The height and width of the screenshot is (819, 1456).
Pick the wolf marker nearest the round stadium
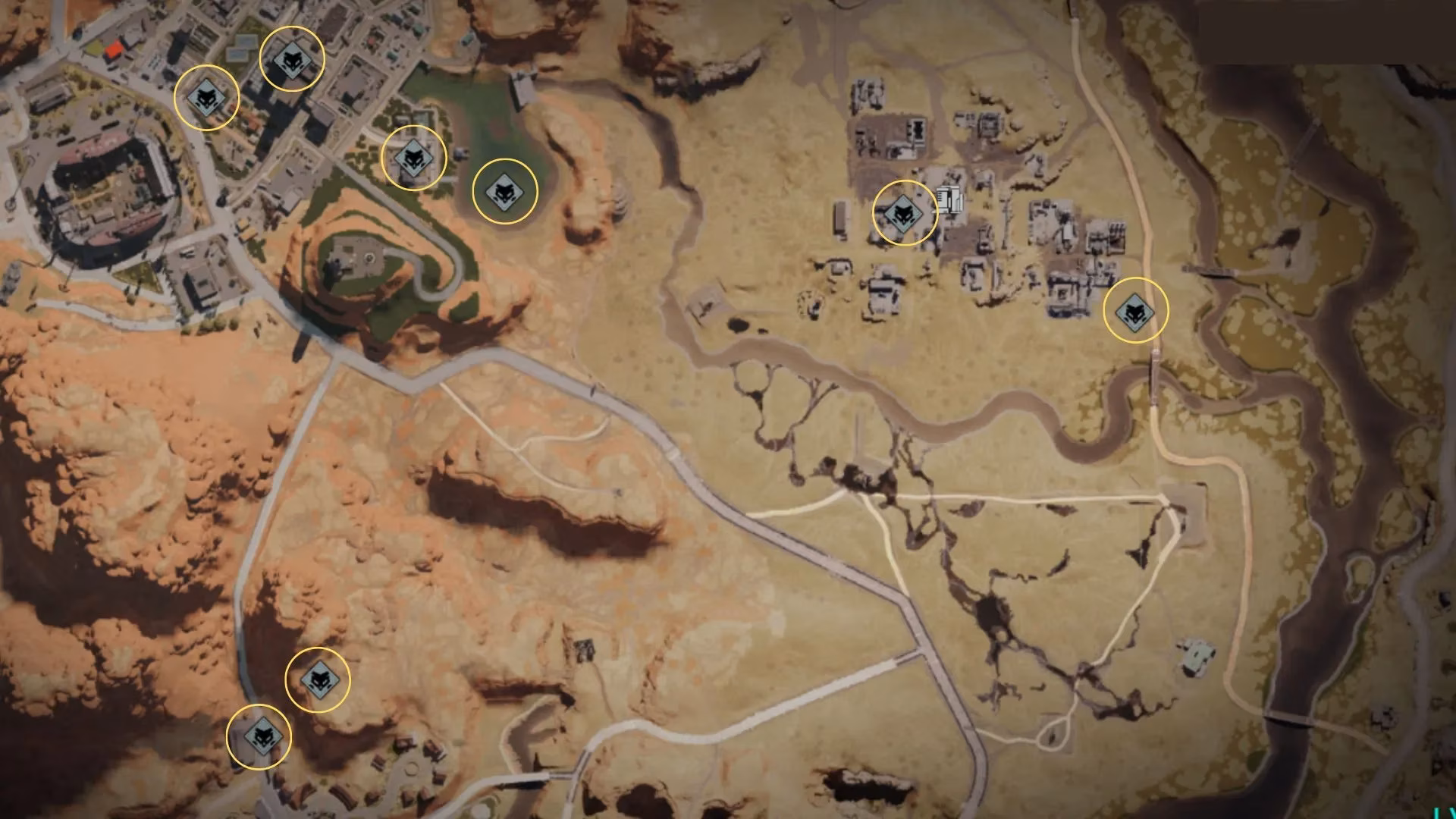pos(206,97)
